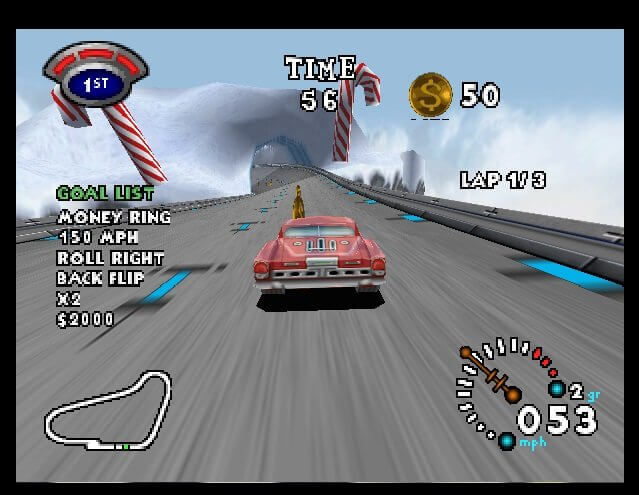This screenshot has height=495, width=639.
Task: Click the X2 goal entry
Action: click(x=68, y=299)
